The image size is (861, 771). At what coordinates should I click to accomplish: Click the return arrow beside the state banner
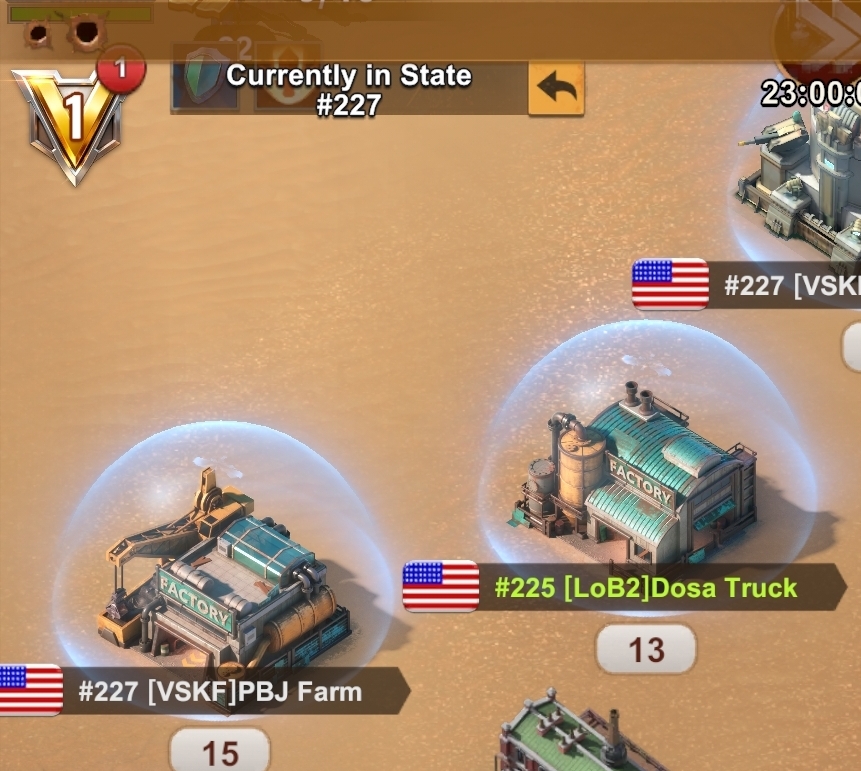click(x=556, y=88)
